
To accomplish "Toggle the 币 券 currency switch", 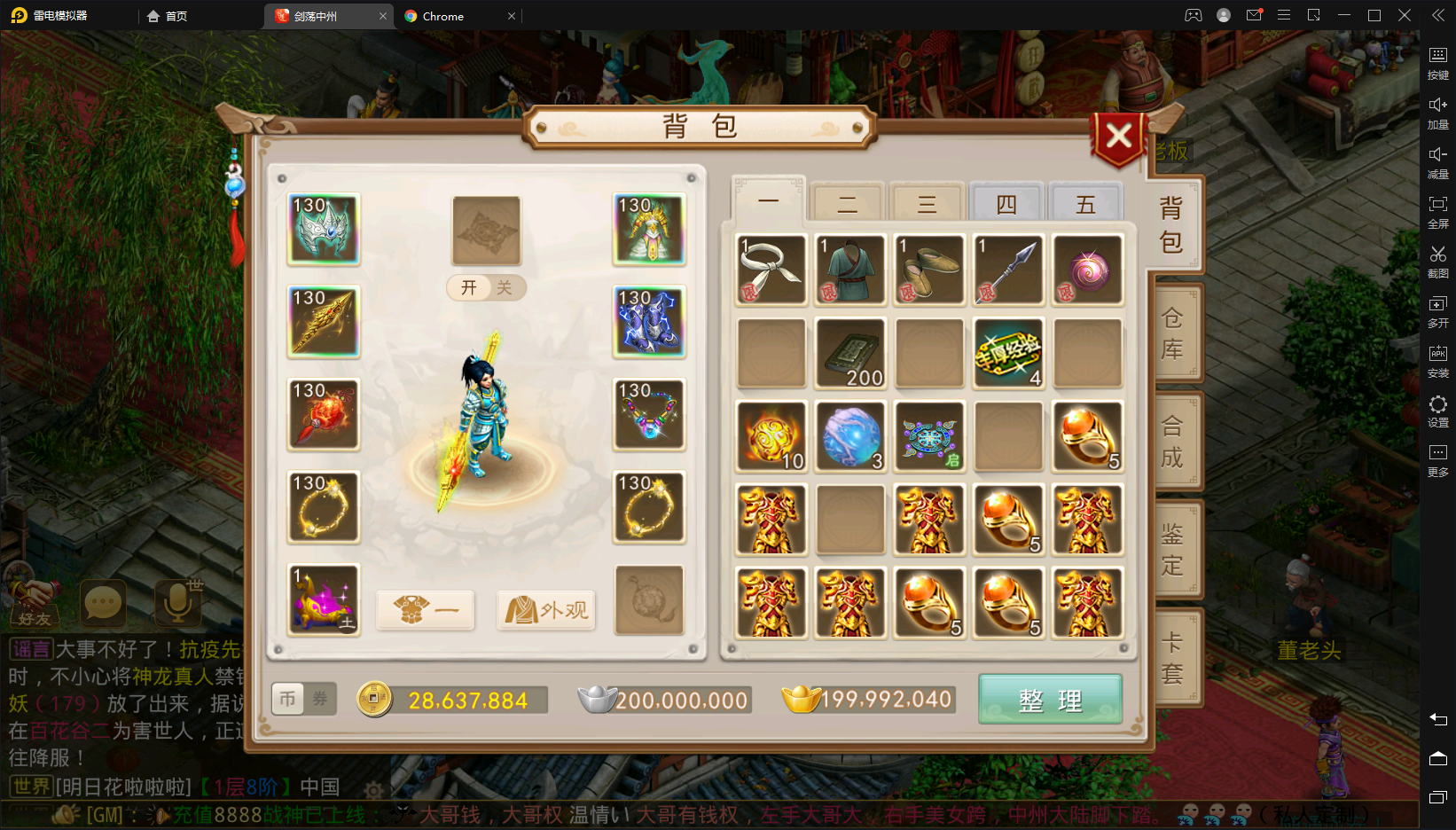I will (x=303, y=700).
